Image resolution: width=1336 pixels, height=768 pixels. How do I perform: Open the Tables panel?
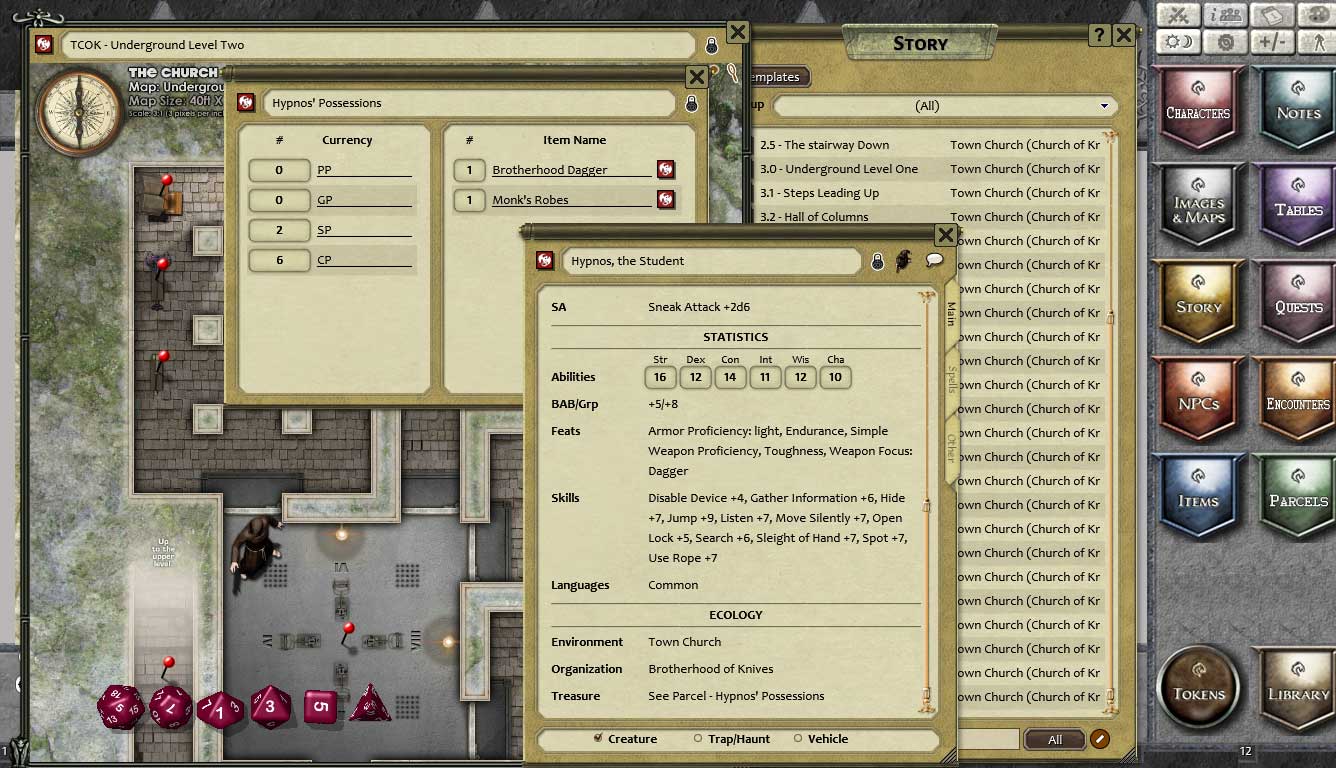point(1298,208)
